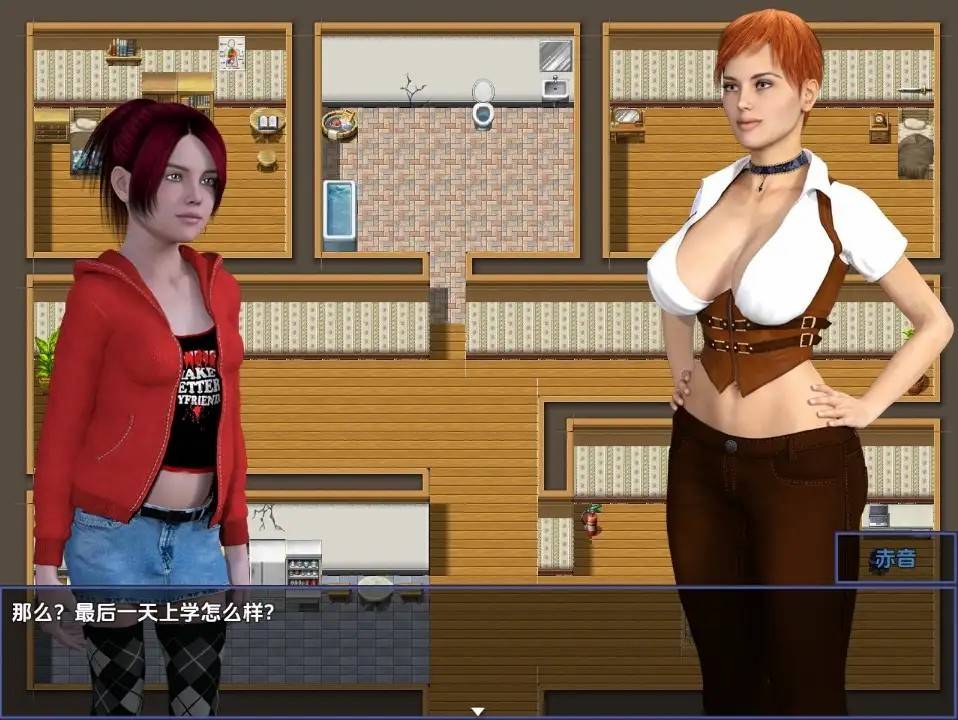The width and height of the screenshot is (958, 720).
Task: Click the dialogue continue arrow
Action: (478, 711)
